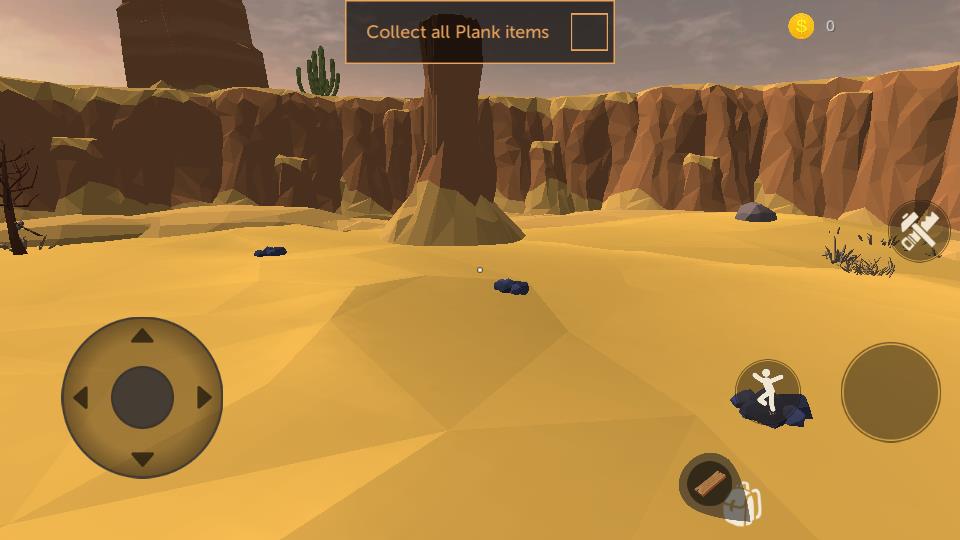Screen dimensions: 960x540
Task: Tap the large blank round action button
Action: (x=890, y=392)
